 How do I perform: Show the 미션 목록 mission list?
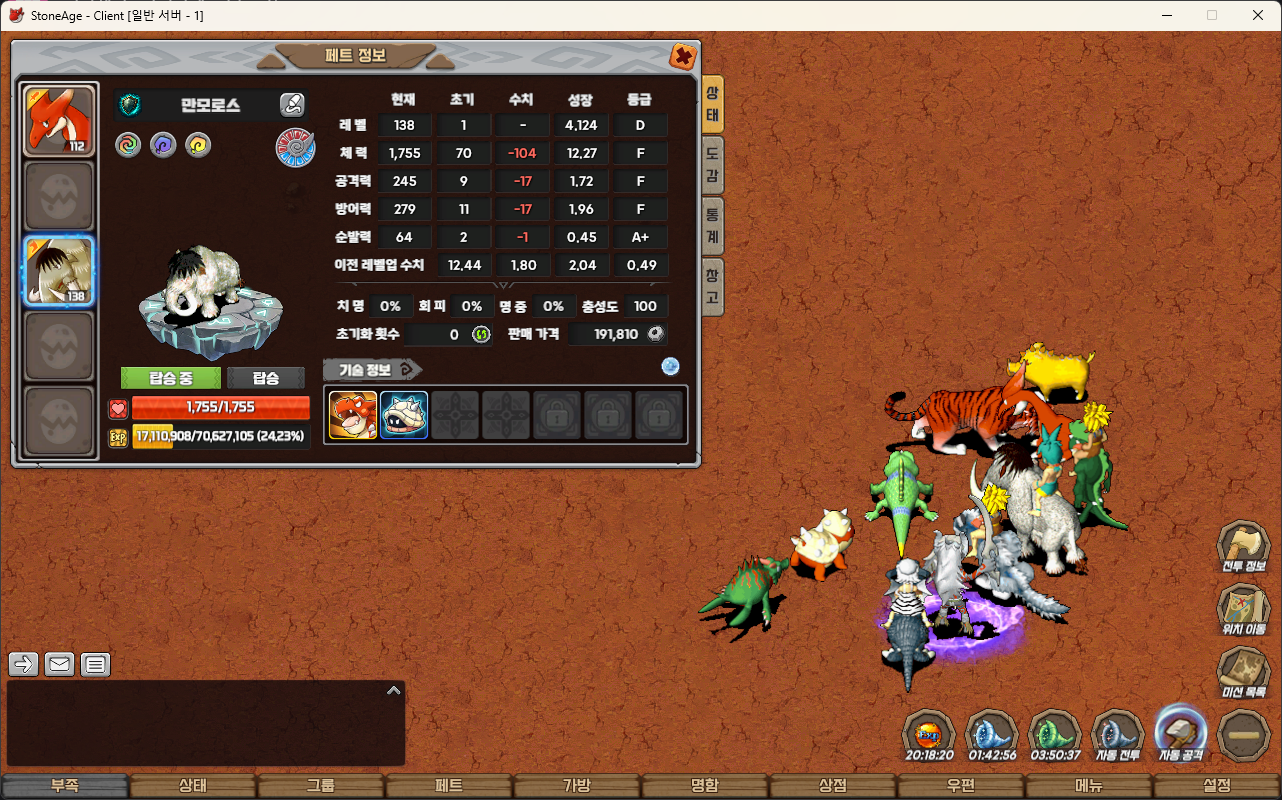[1243, 671]
